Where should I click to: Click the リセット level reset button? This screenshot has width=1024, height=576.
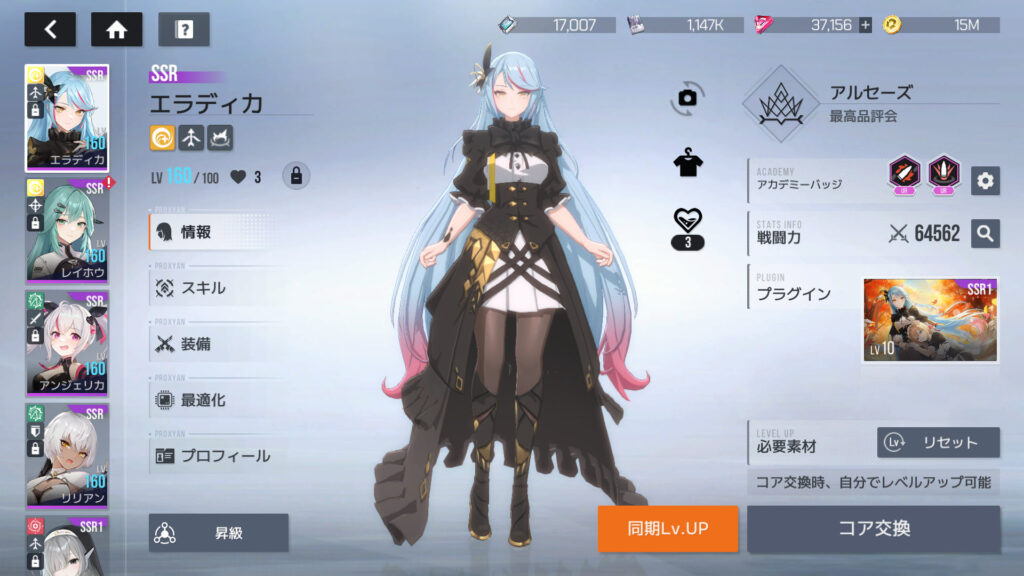coord(938,442)
